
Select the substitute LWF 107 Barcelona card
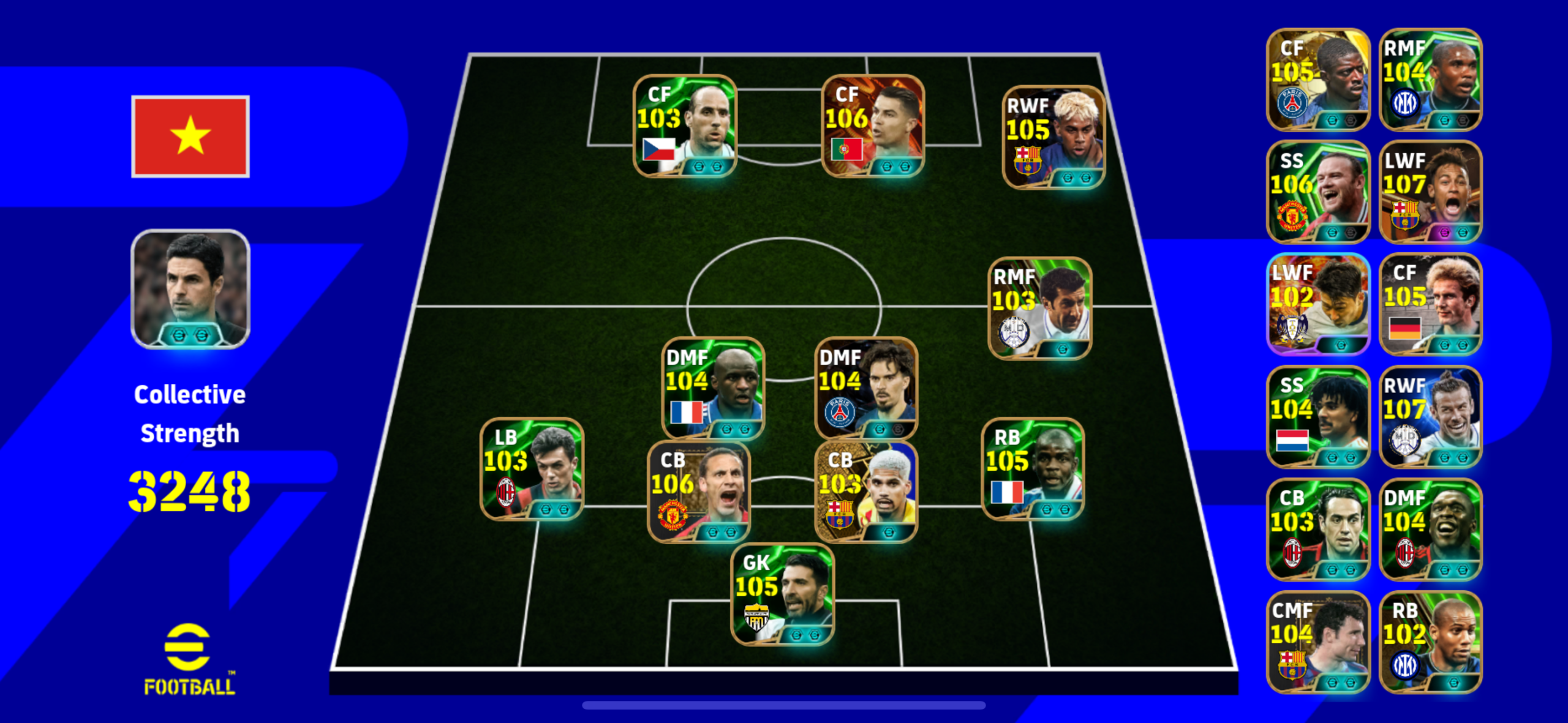(x=1430, y=192)
